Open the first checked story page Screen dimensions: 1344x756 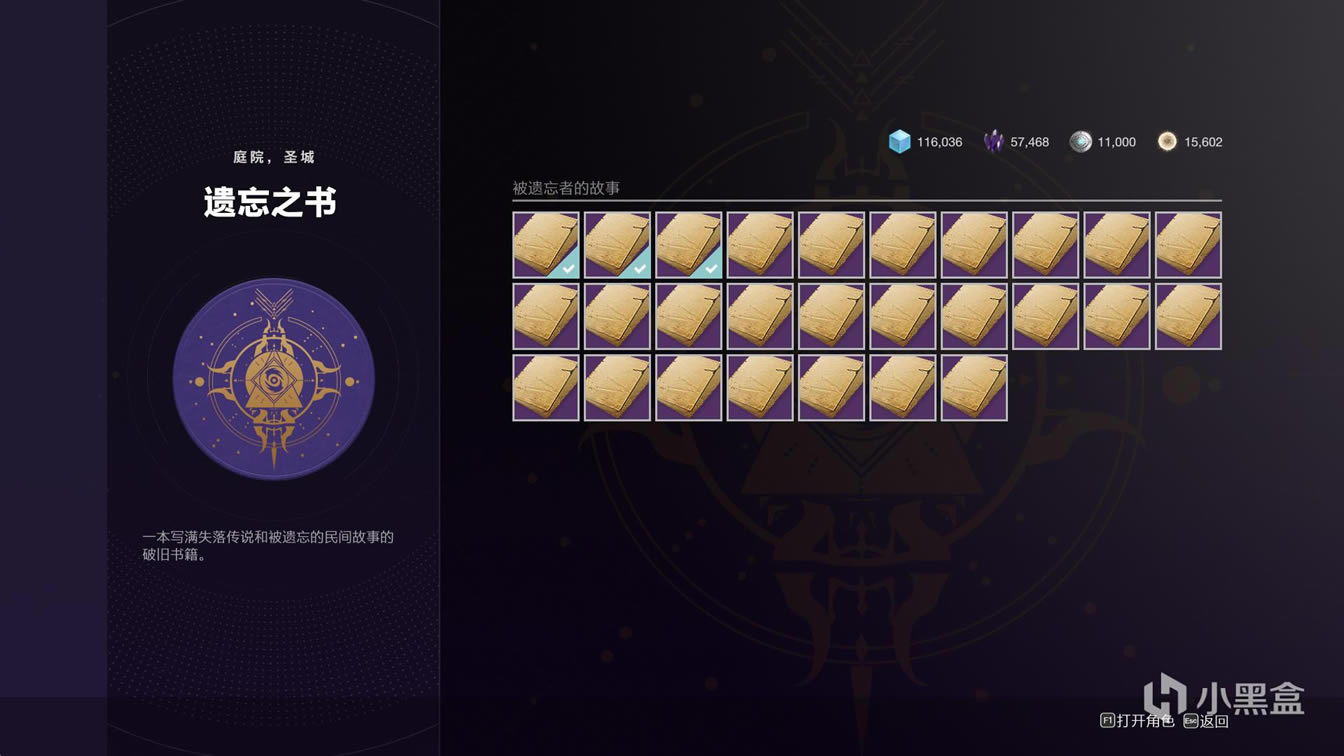(546, 245)
